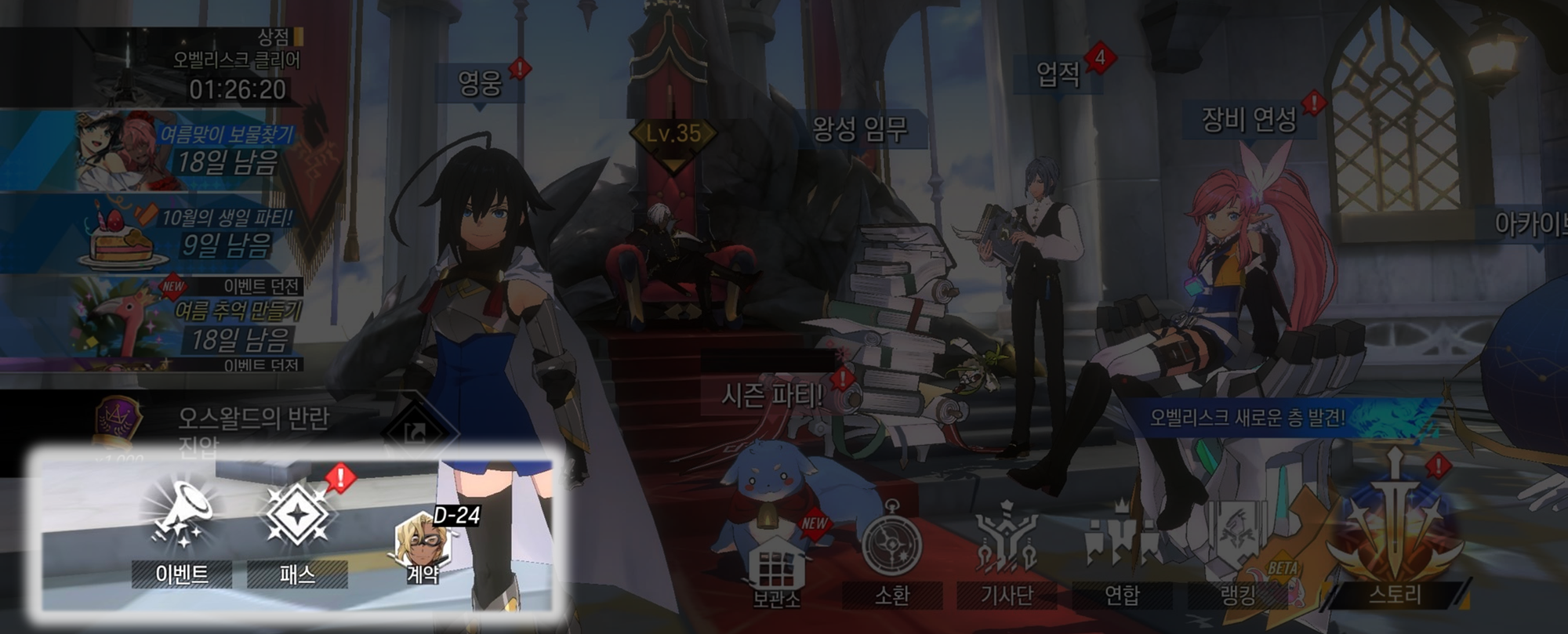
Task: Open the 영웅 hero label
Action: (x=480, y=82)
